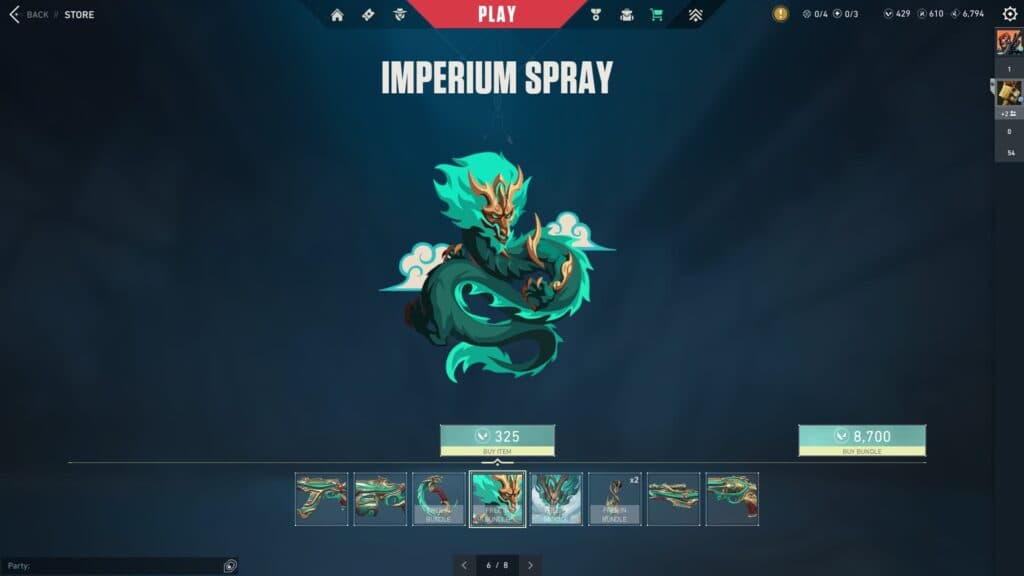
Task: Click the red PLAY button
Action: (497, 14)
